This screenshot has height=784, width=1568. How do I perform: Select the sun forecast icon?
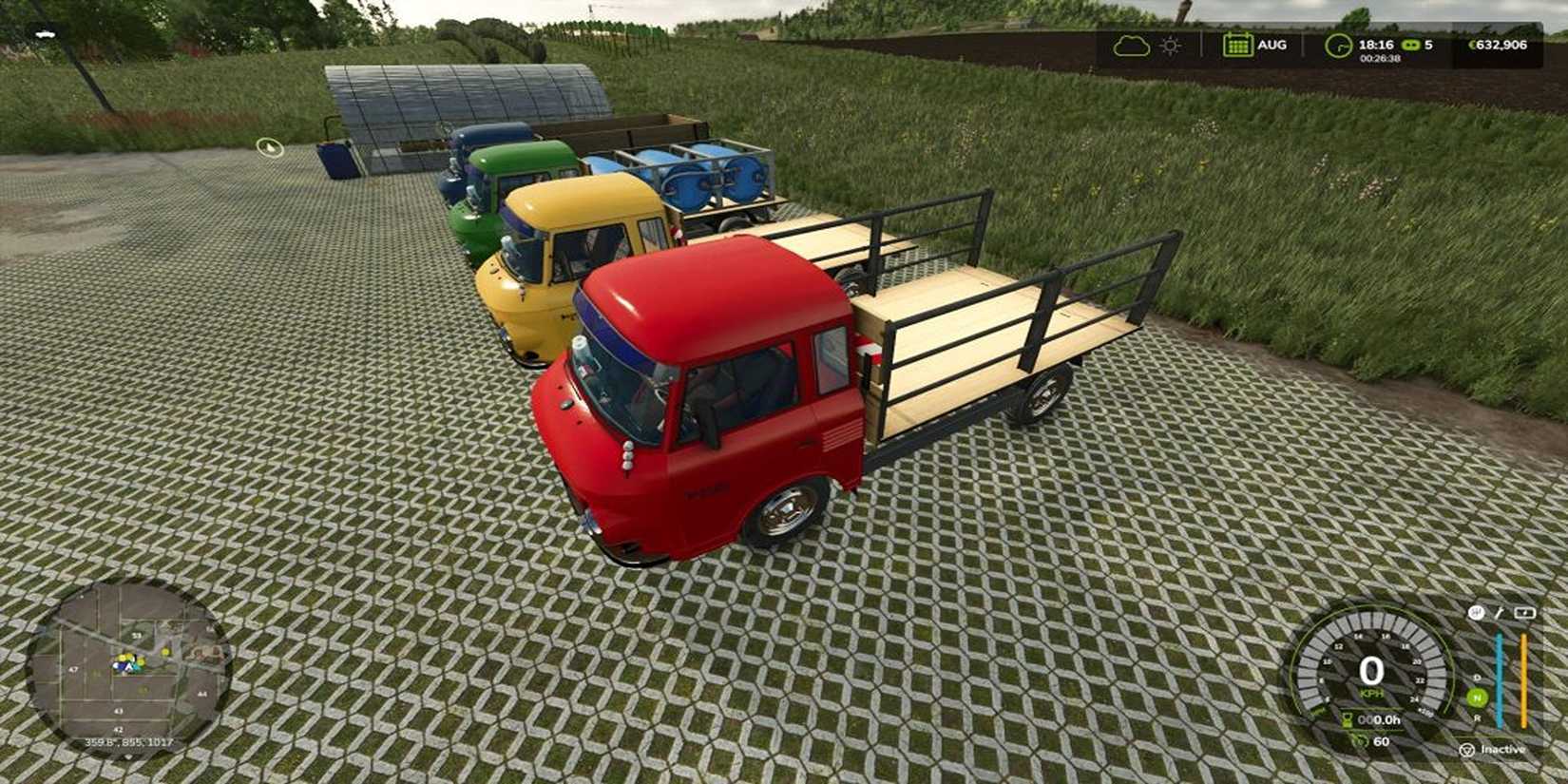point(1170,45)
